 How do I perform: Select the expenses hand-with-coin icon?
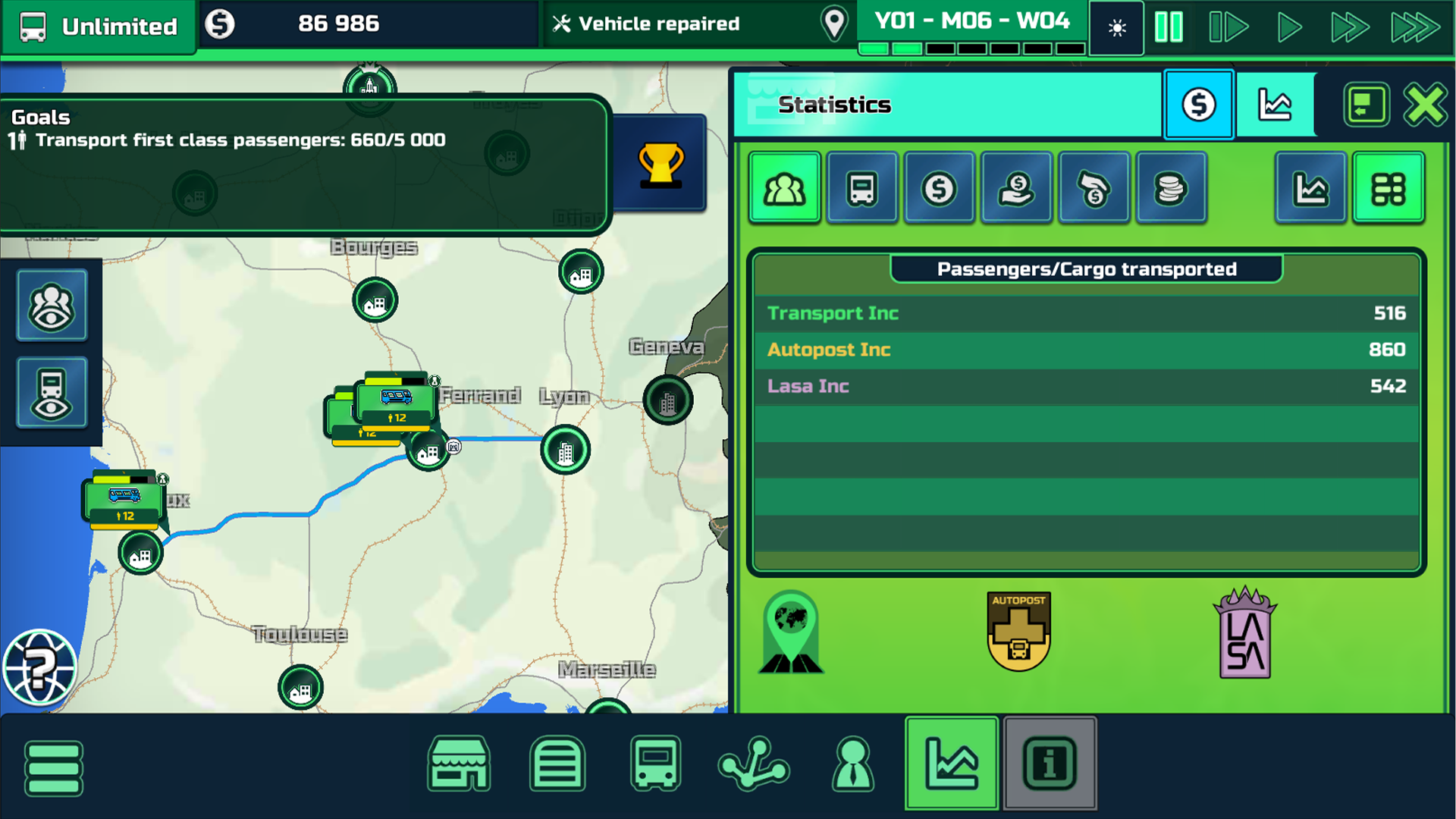[x=1094, y=187]
